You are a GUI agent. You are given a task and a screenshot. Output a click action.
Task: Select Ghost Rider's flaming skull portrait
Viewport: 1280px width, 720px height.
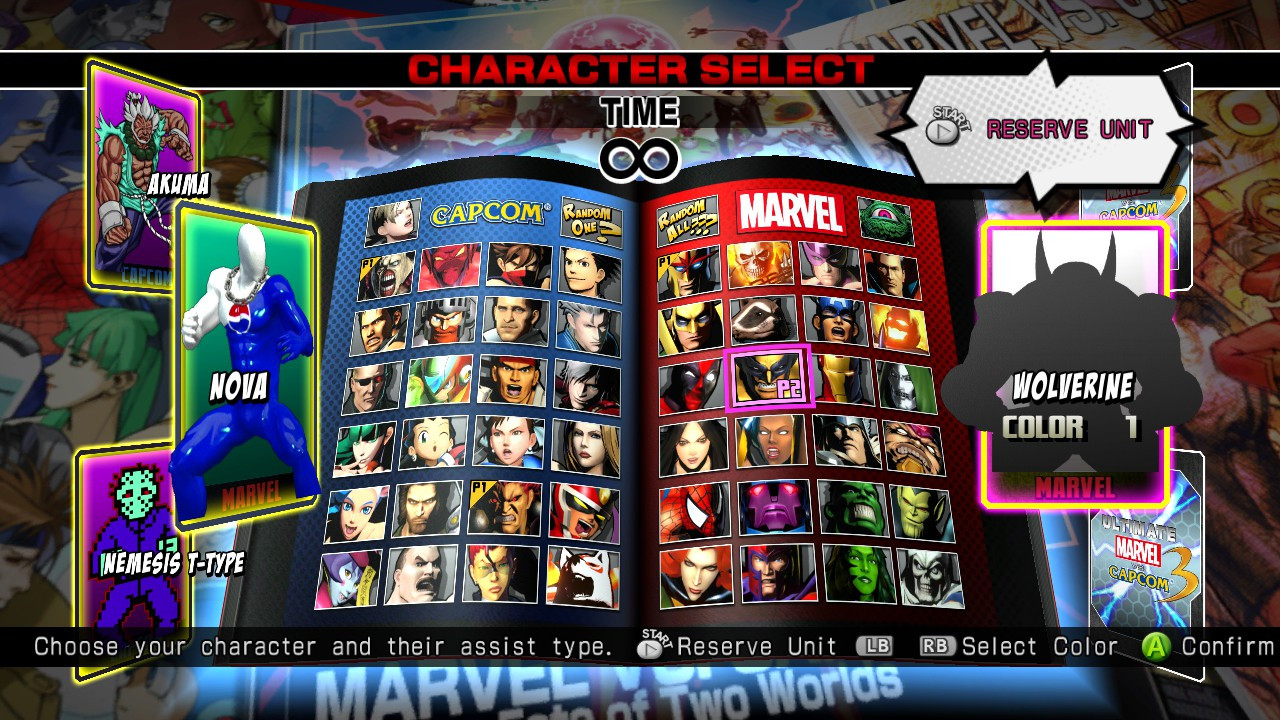(760, 266)
